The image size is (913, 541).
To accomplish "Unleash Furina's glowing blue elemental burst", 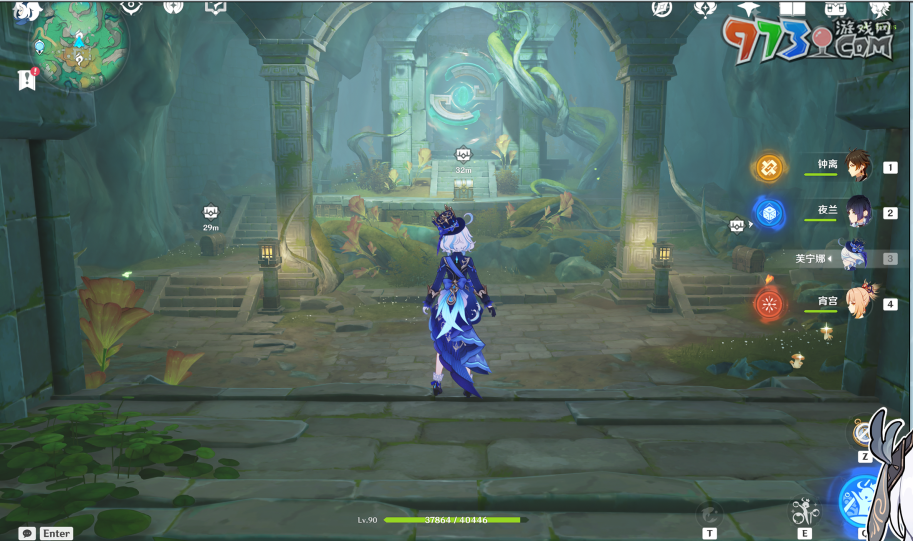I will [860, 500].
